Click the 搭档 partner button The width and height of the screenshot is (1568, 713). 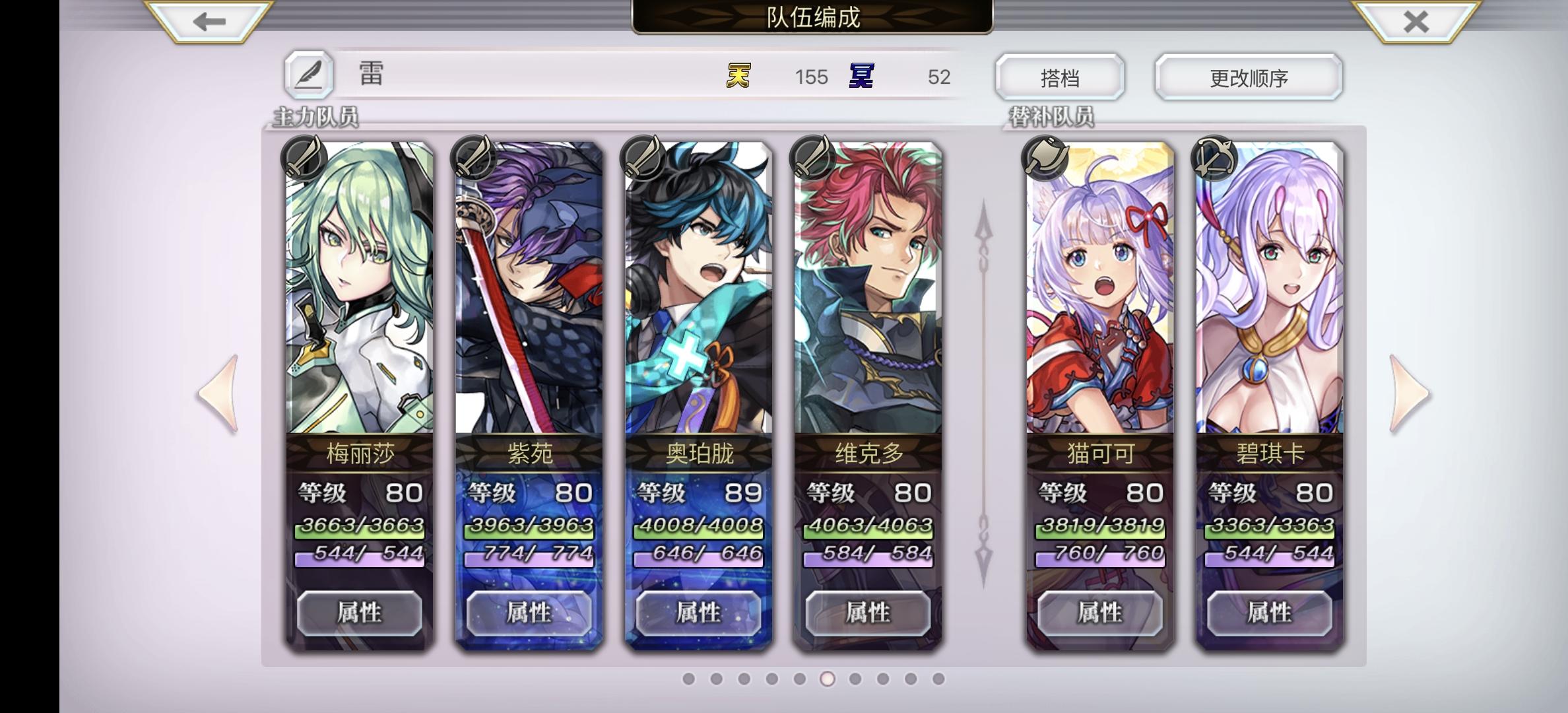pos(1061,76)
